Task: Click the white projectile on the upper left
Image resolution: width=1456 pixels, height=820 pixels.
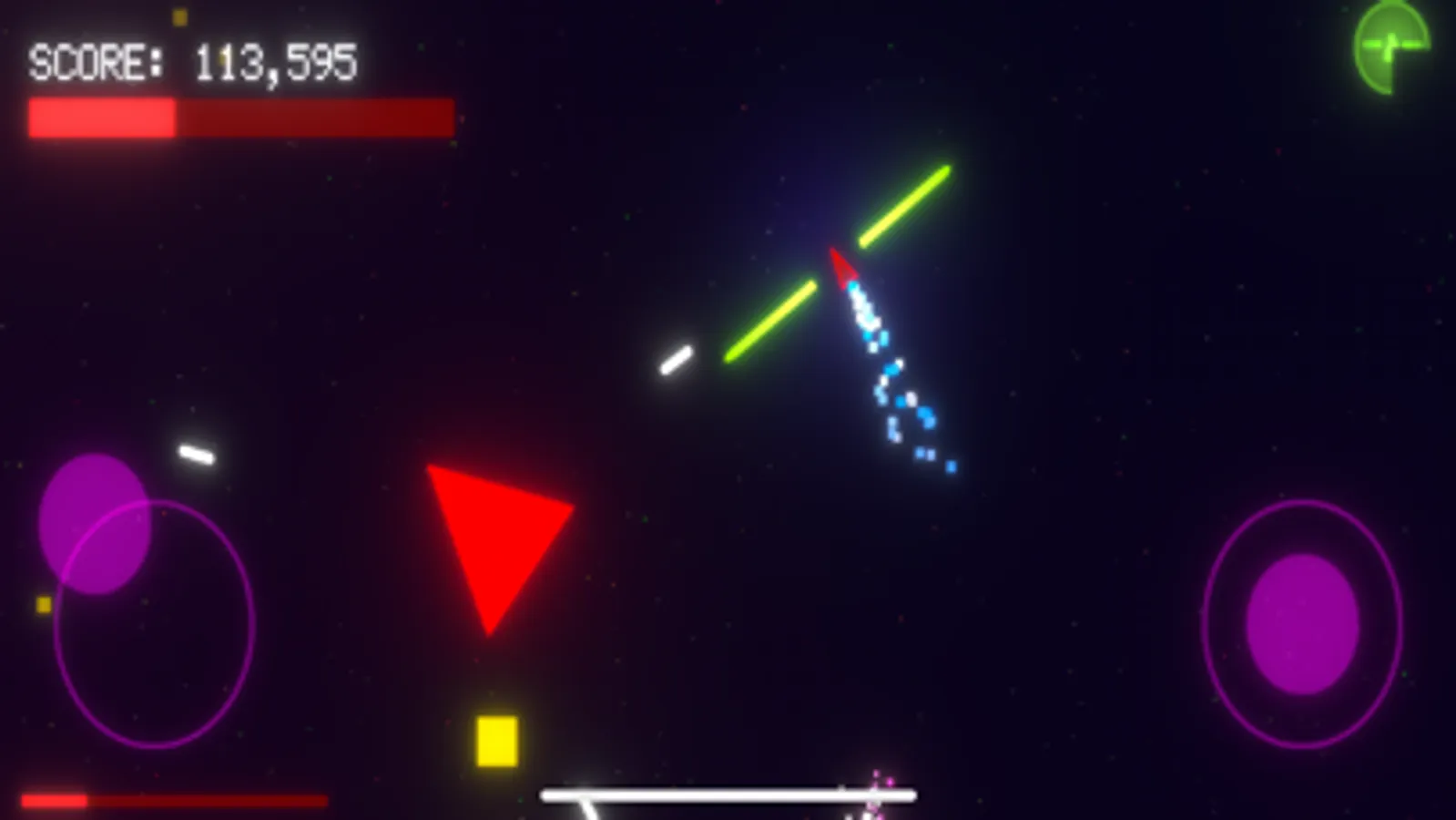Action: pyautogui.click(x=199, y=454)
